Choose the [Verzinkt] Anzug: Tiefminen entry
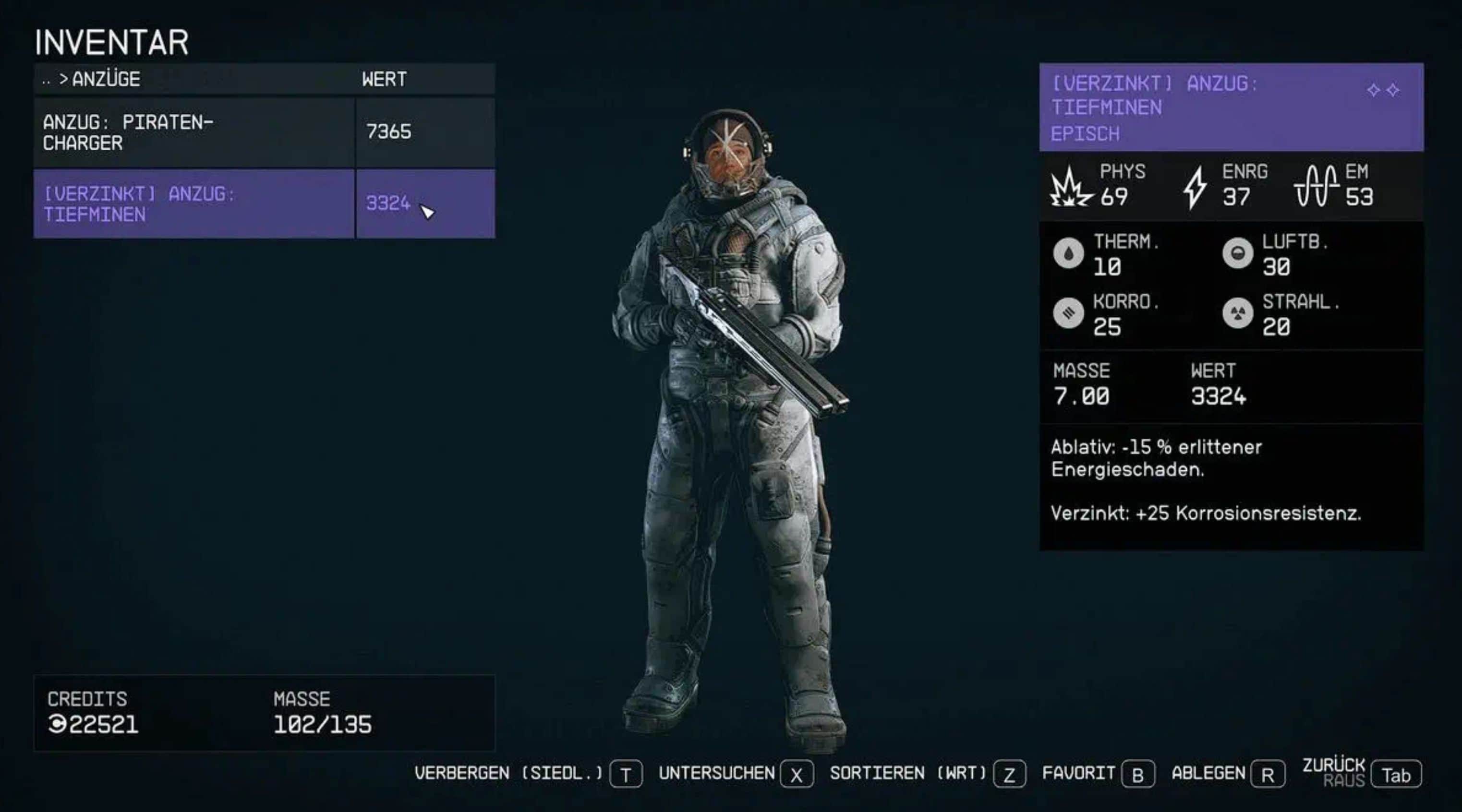Image resolution: width=1462 pixels, height=812 pixels. point(193,203)
